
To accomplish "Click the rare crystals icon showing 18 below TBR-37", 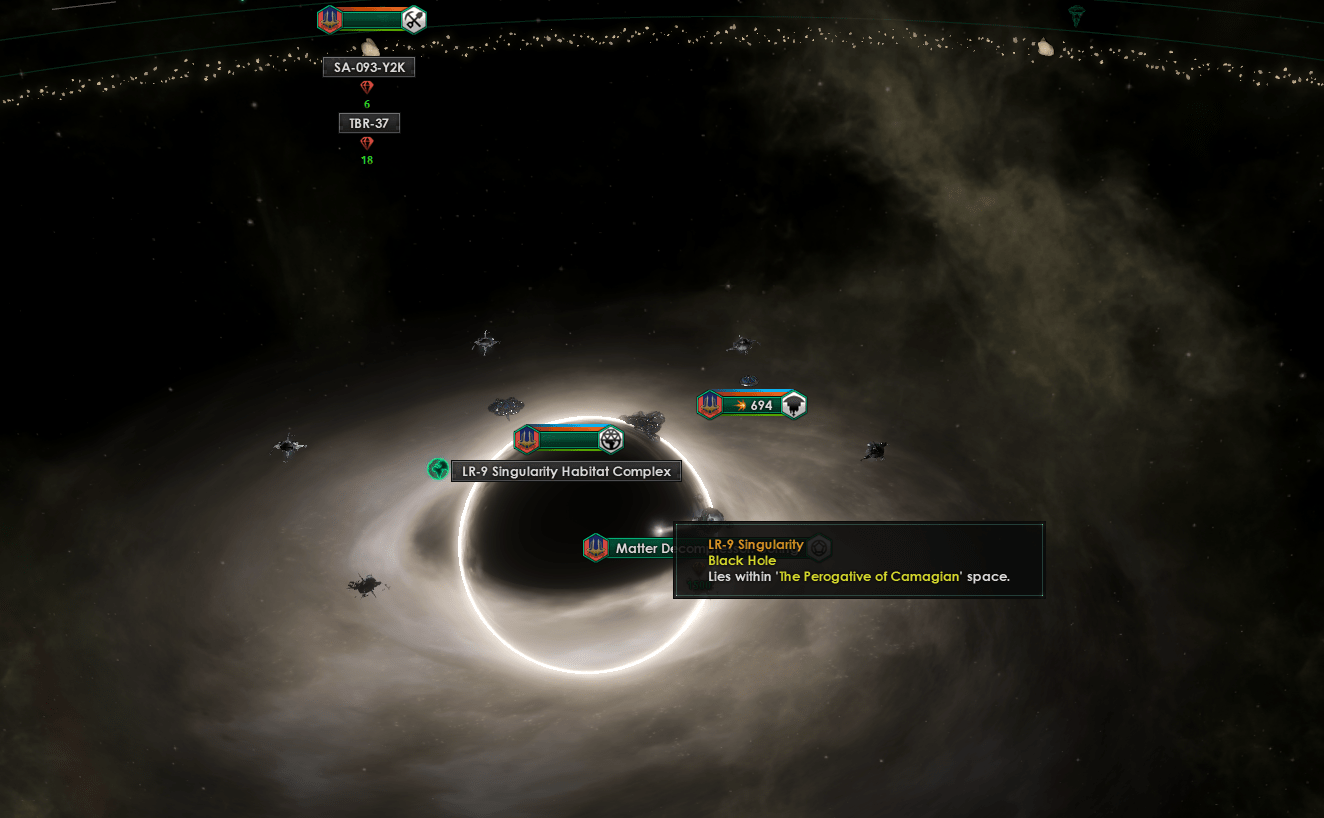I will (367, 144).
